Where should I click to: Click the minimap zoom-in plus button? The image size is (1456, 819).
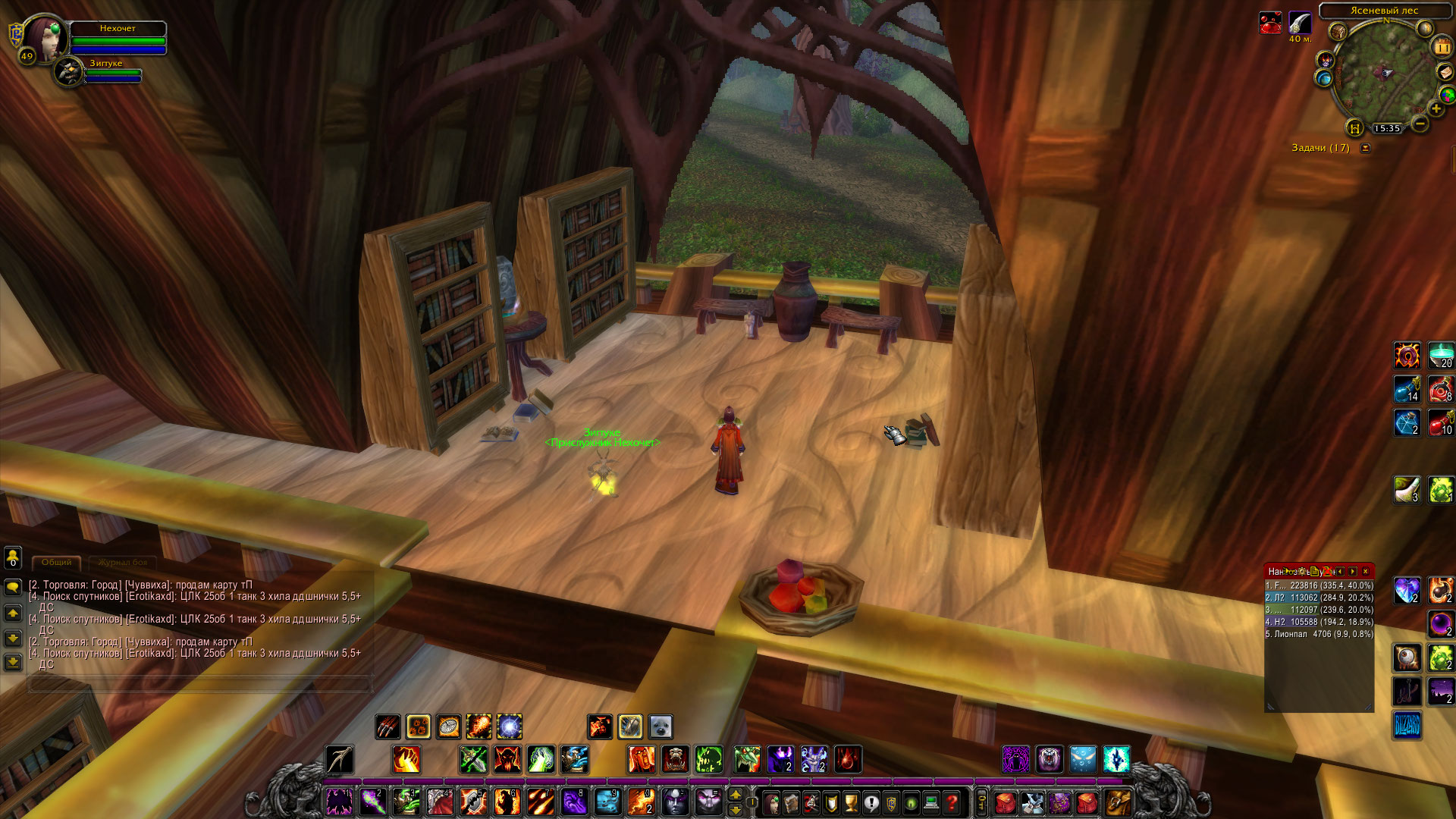coord(1436,109)
